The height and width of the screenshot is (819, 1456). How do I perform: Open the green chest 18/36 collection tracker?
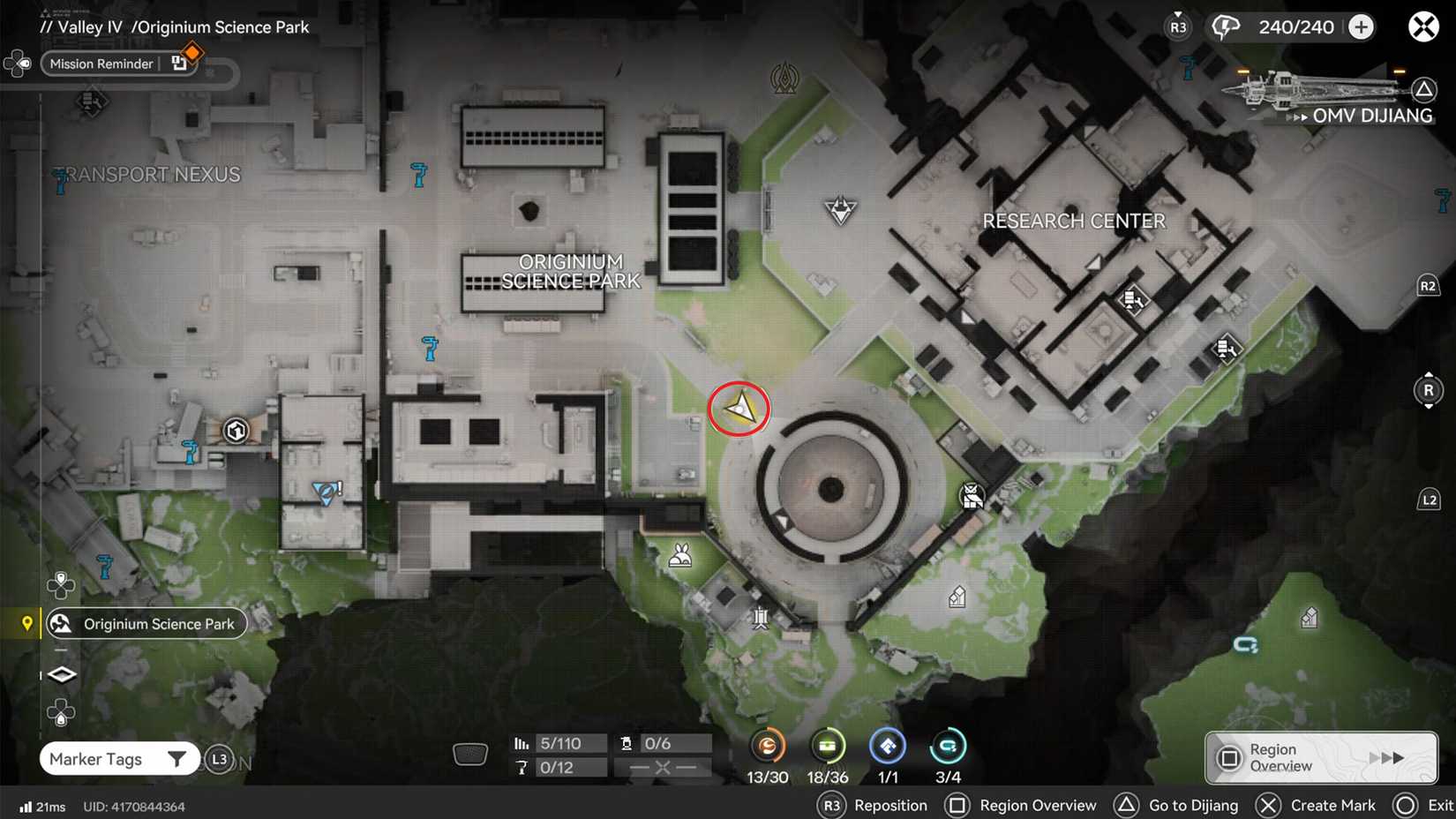pyautogui.click(x=828, y=747)
